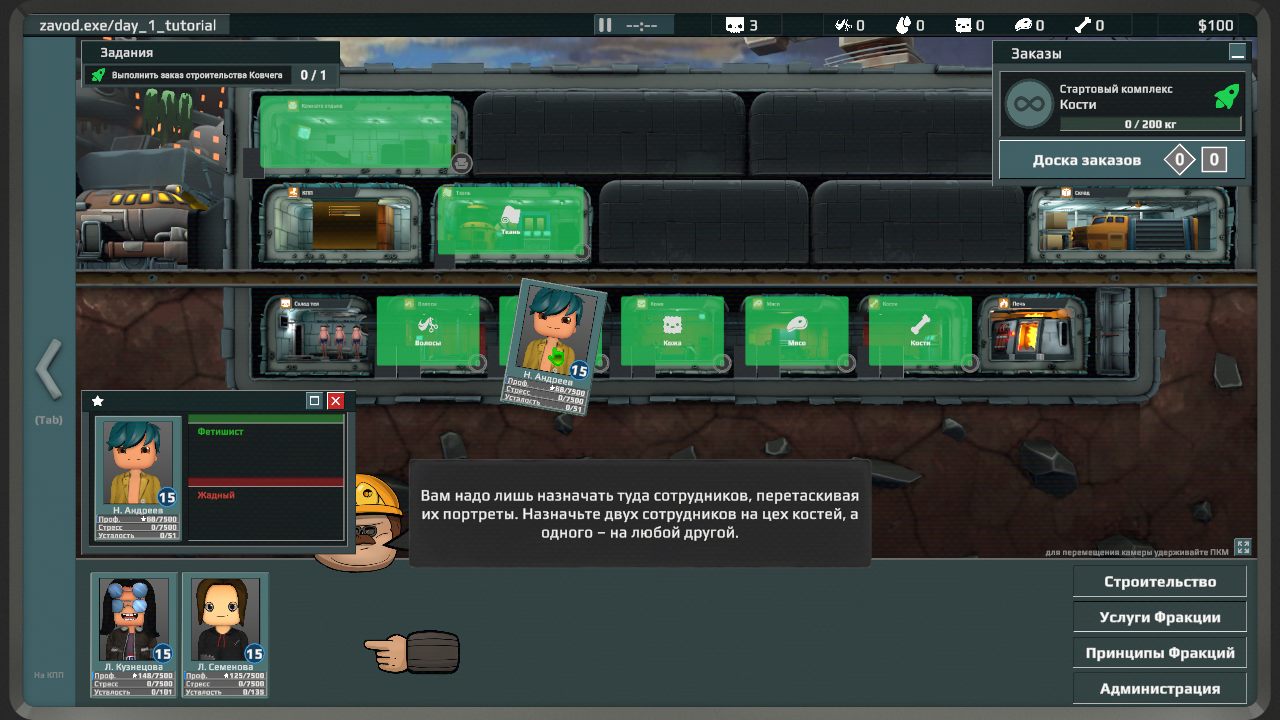Toggle the favorite star on worker window
Viewport: 1280px width, 720px height.
click(98, 401)
